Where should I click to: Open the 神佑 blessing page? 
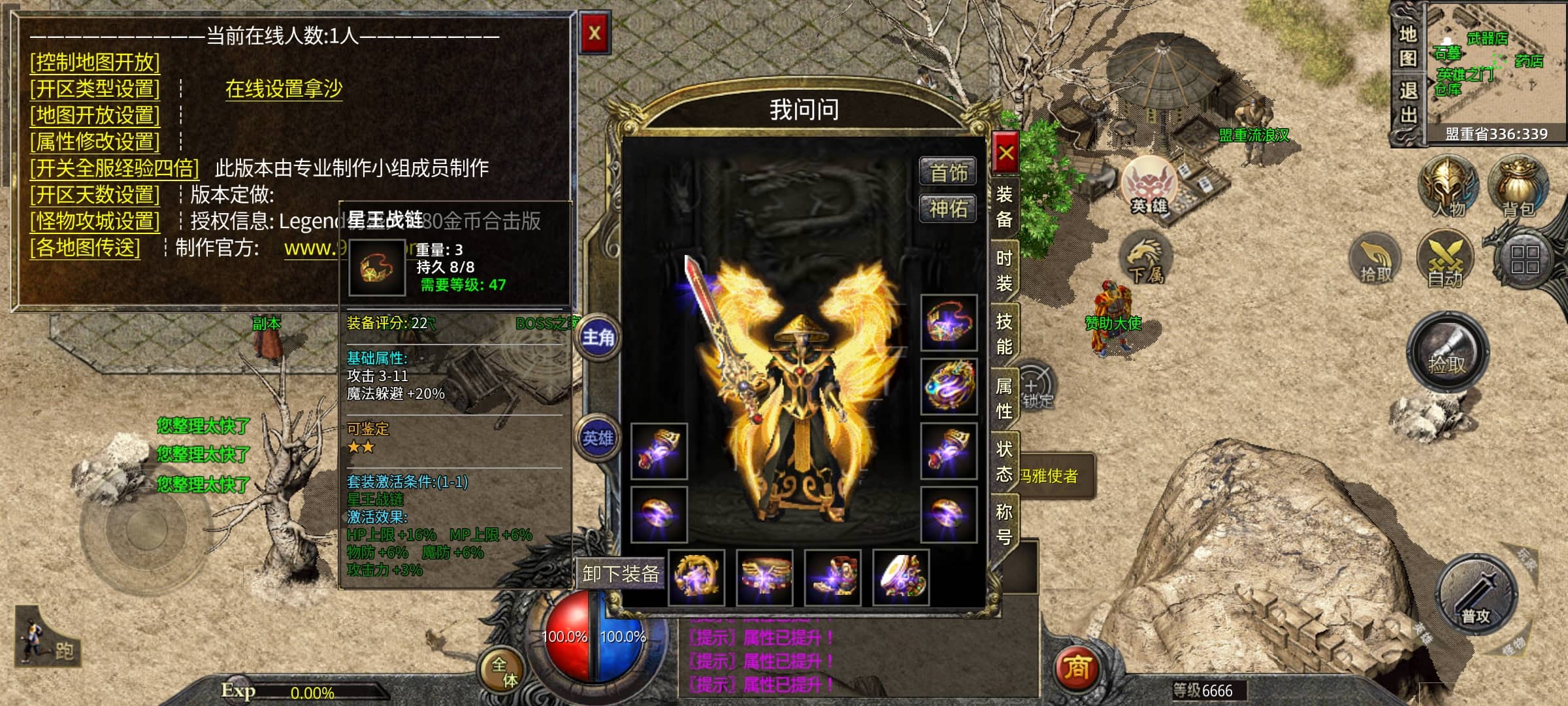tap(948, 209)
